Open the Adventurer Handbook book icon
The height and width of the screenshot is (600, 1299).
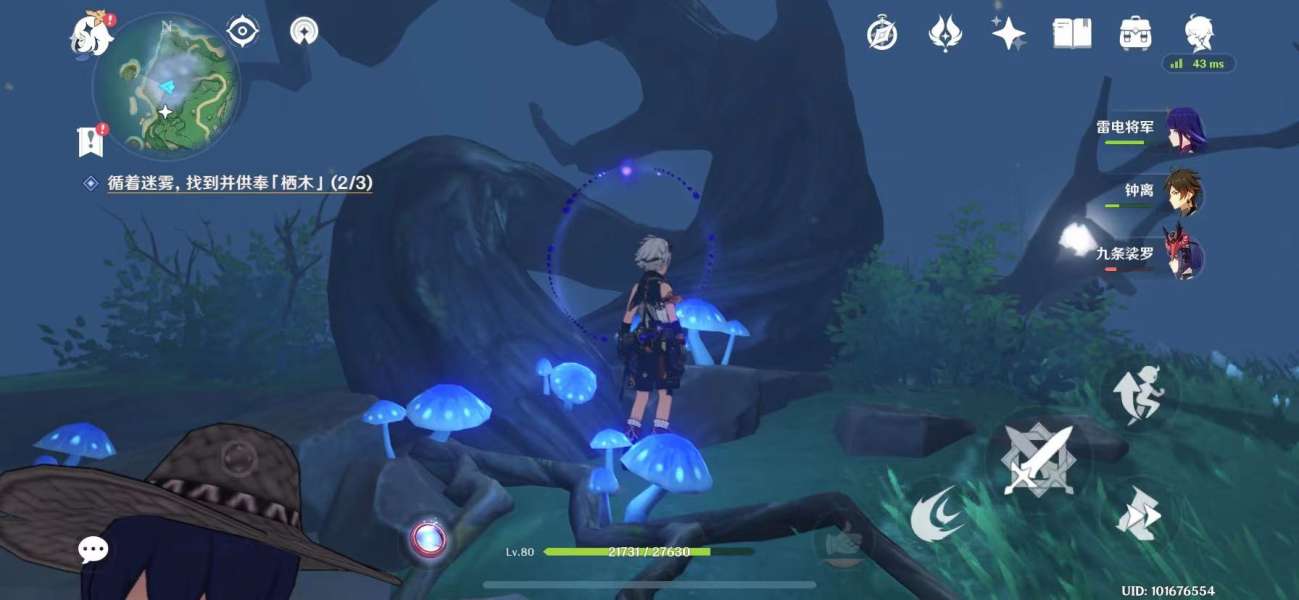click(1072, 34)
